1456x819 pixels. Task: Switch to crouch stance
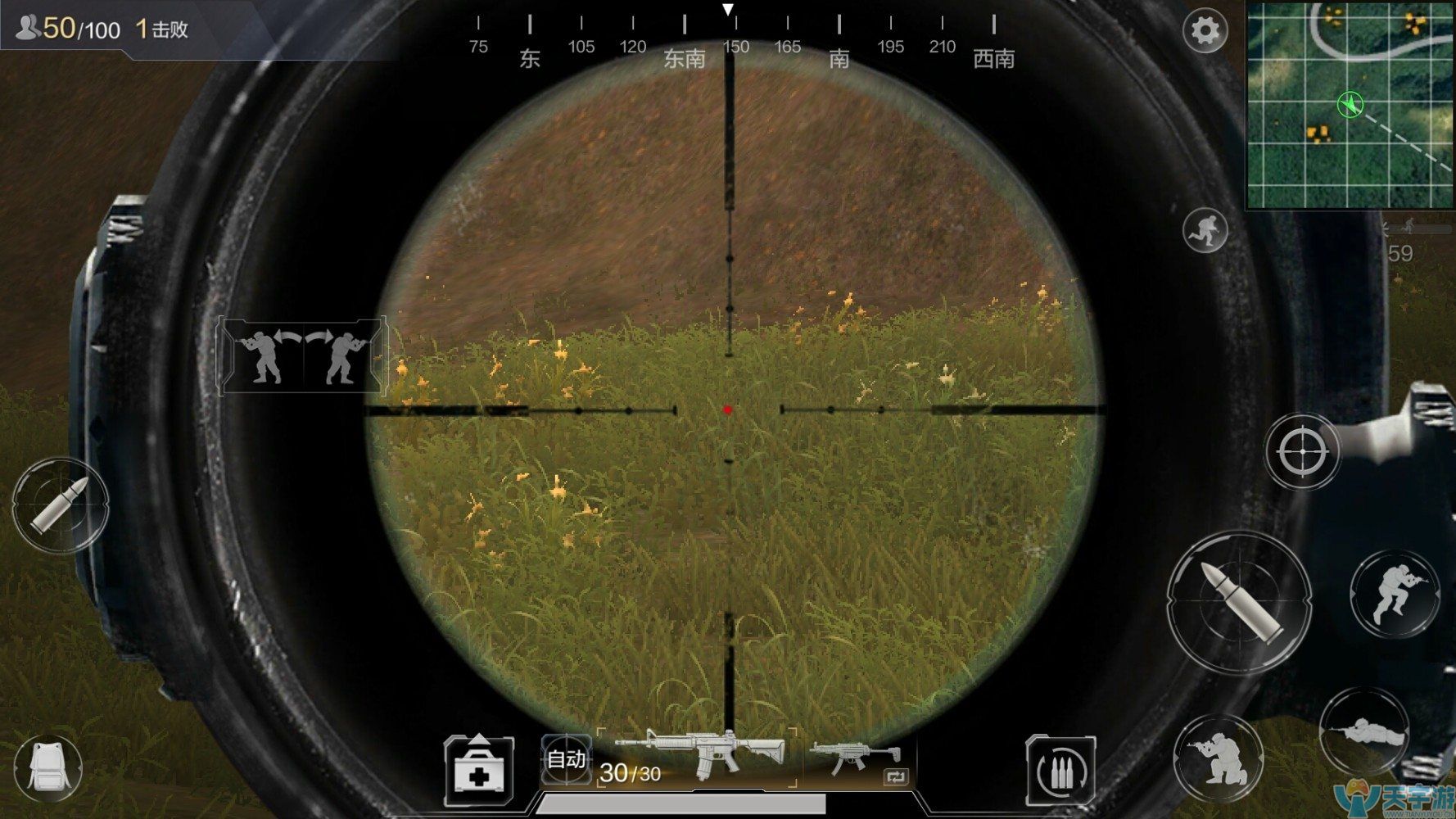click(1218, 759)
